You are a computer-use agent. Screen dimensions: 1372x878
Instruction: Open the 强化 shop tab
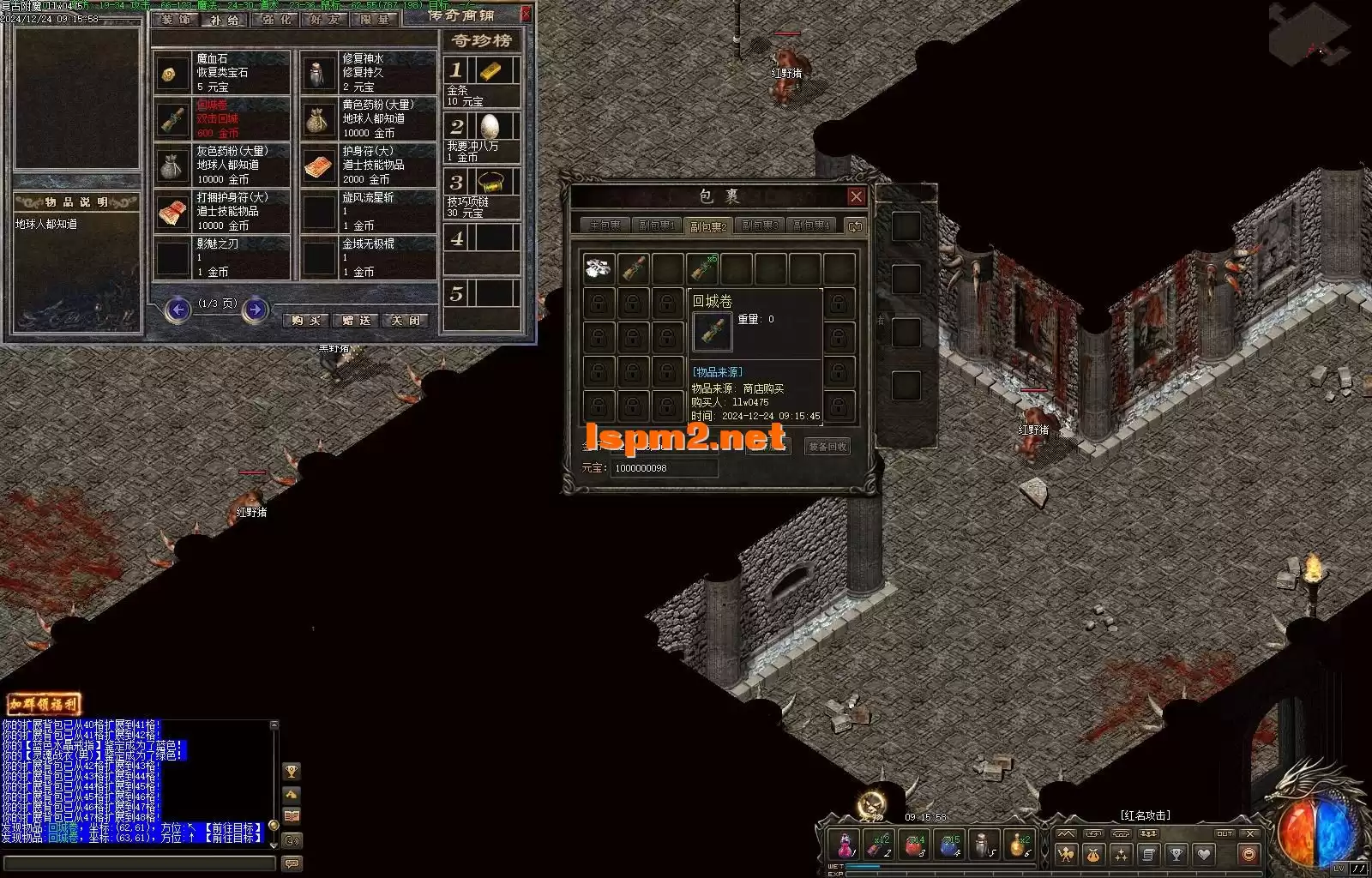coord(277,20)
